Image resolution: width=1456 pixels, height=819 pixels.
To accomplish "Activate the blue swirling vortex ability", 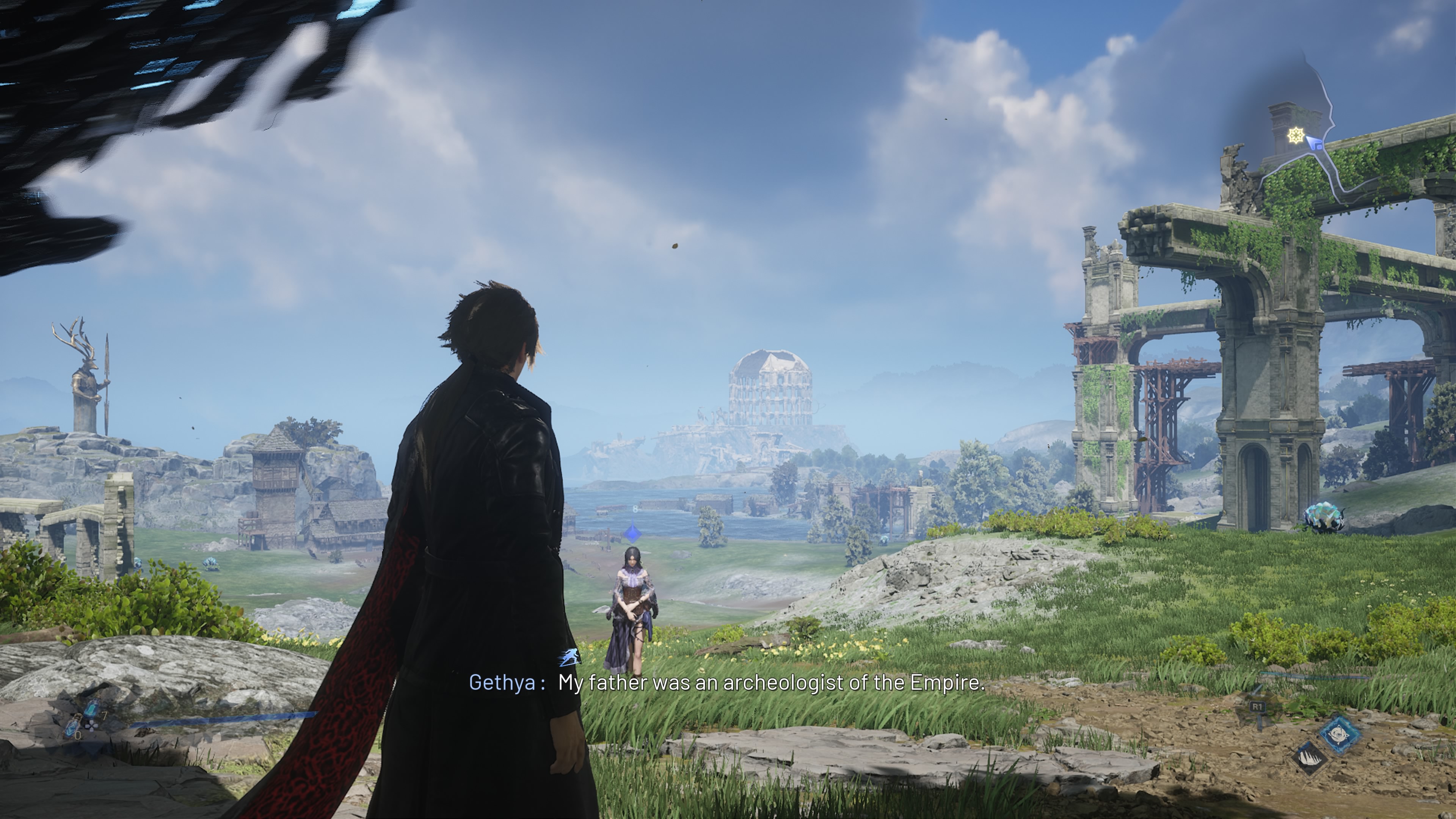I will tap(1339, 735).
